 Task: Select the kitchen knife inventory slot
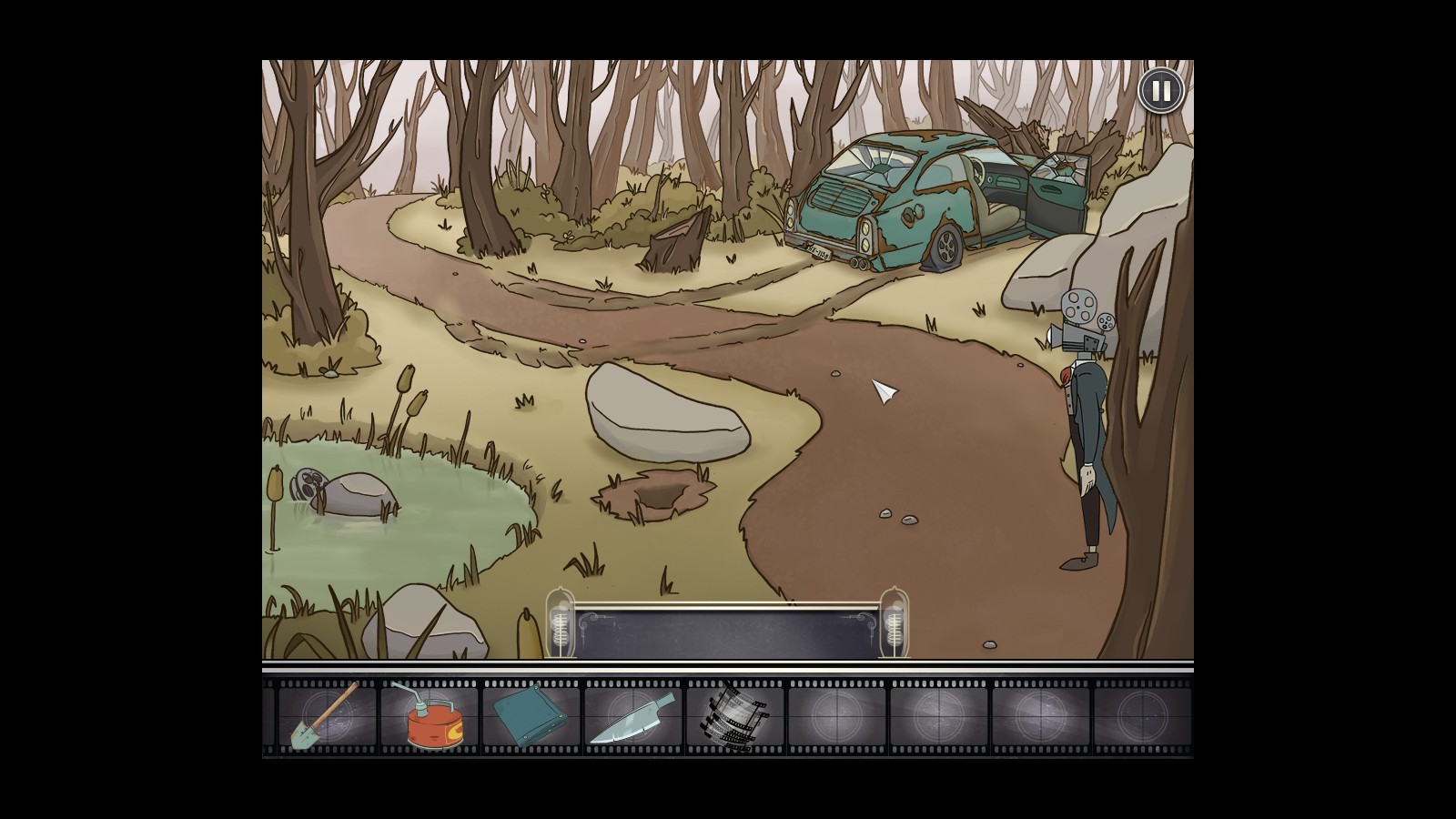[633, 716]
